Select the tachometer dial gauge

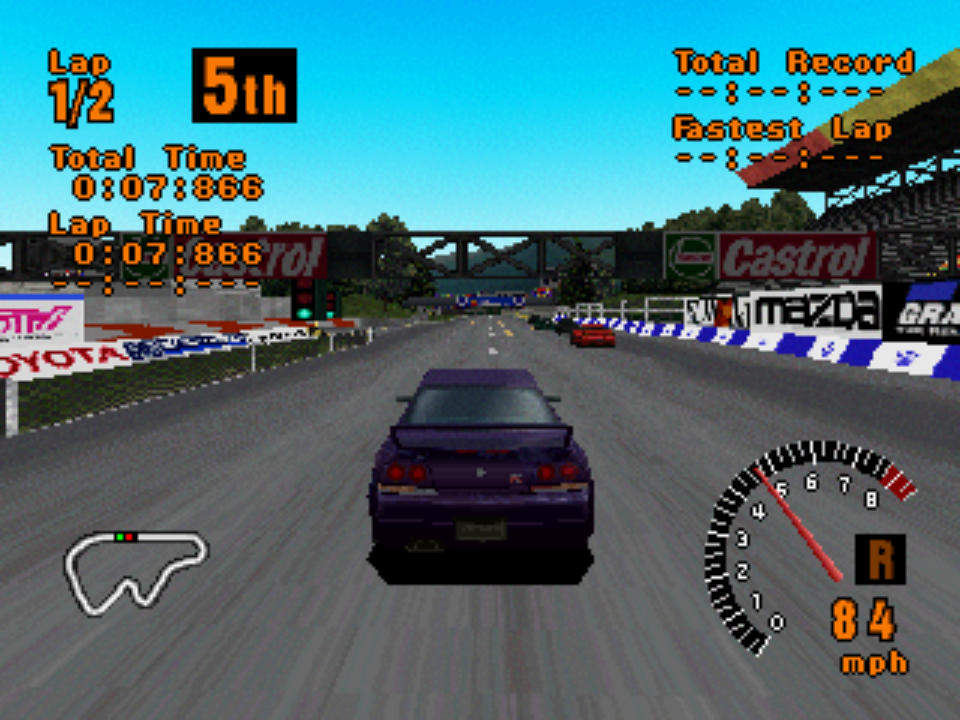pyautogui.click(x=800, y=545)
